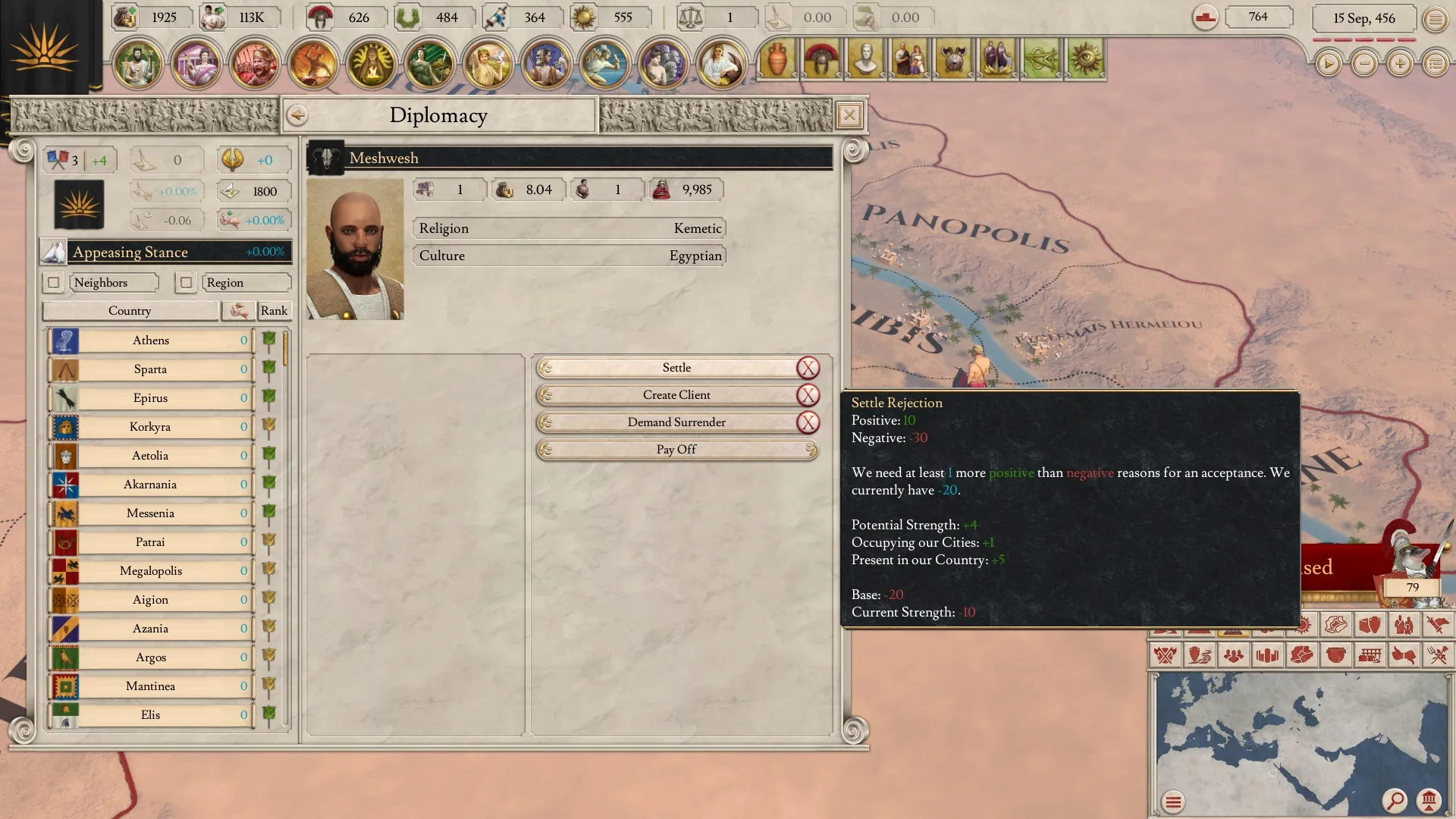Sort the country list by Rank
The width and height of the screenshot is (1456, 819).
point(274,311)
